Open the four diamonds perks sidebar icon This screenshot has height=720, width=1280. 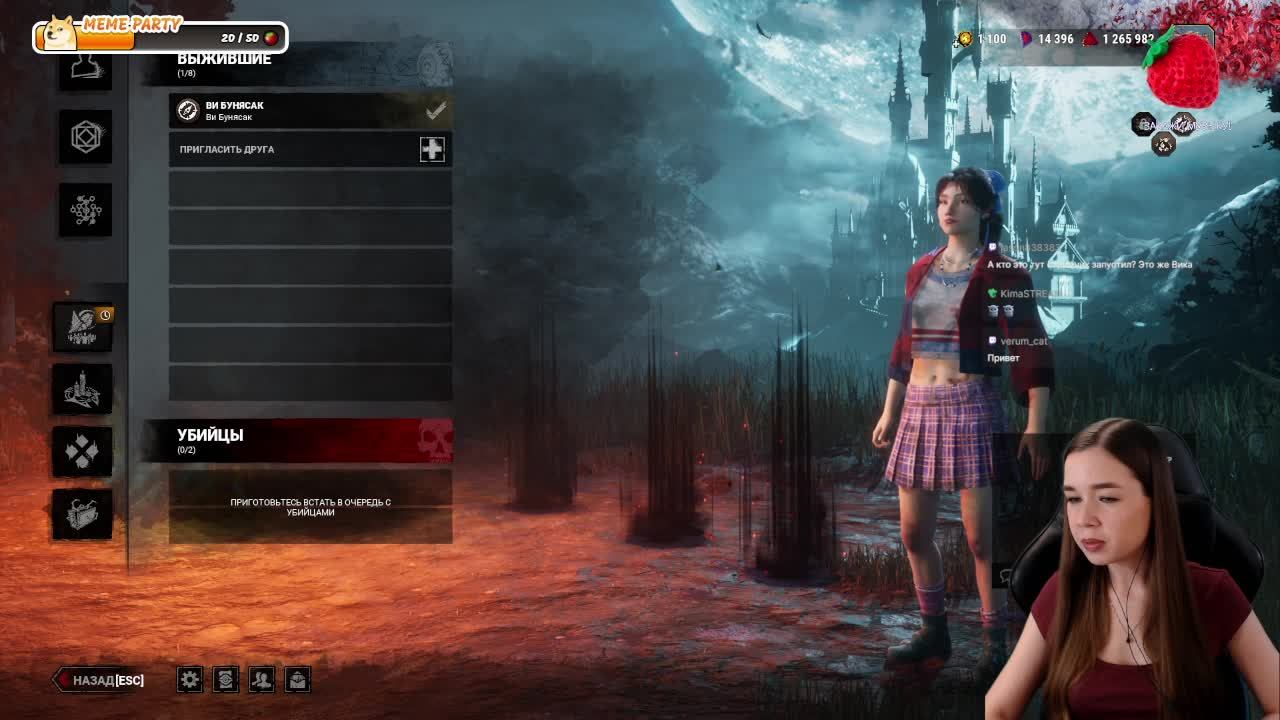pos(83,451)
